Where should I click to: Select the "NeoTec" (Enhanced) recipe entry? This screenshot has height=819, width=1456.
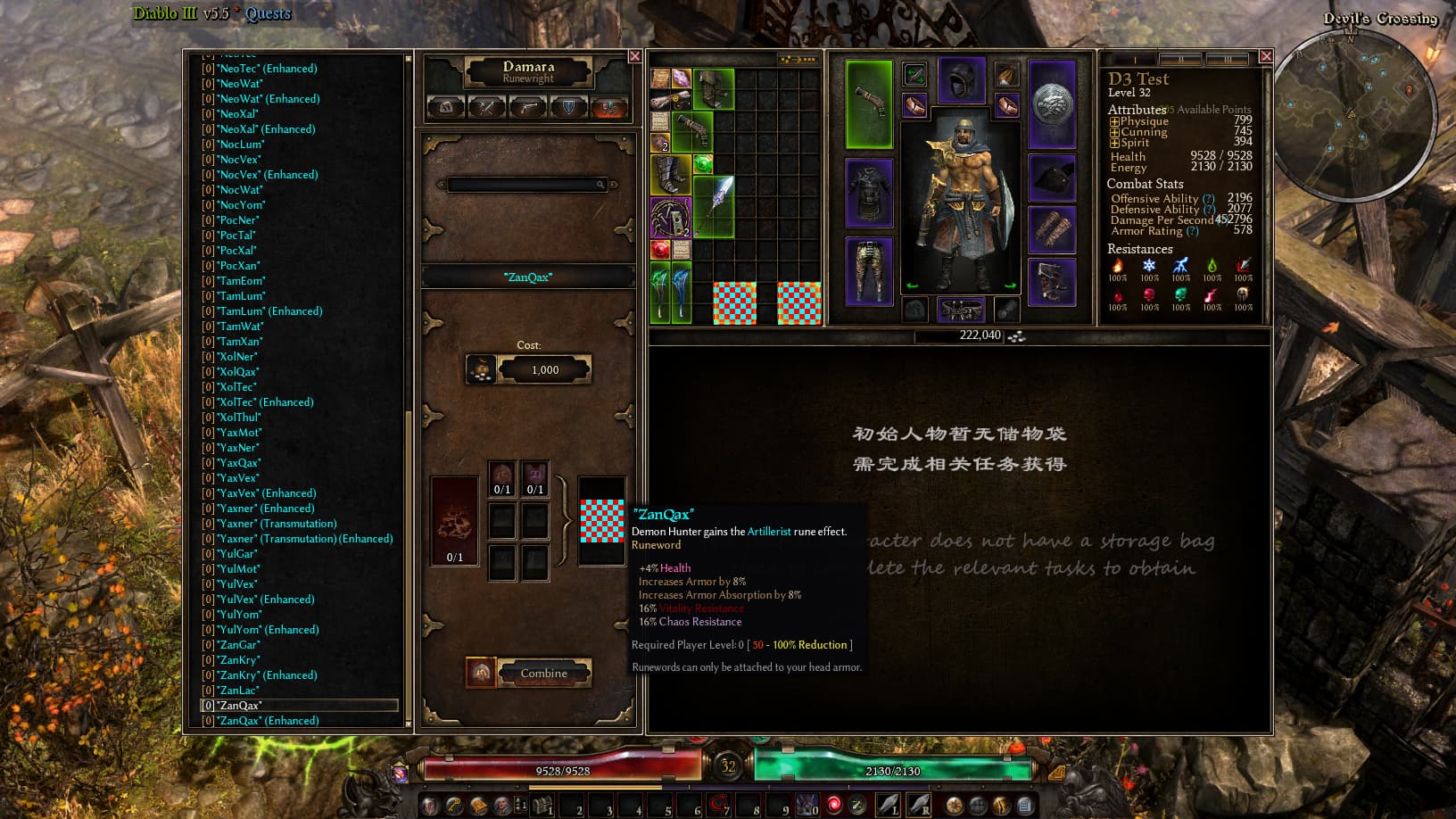pyautogui.click(x=268, y=69)
